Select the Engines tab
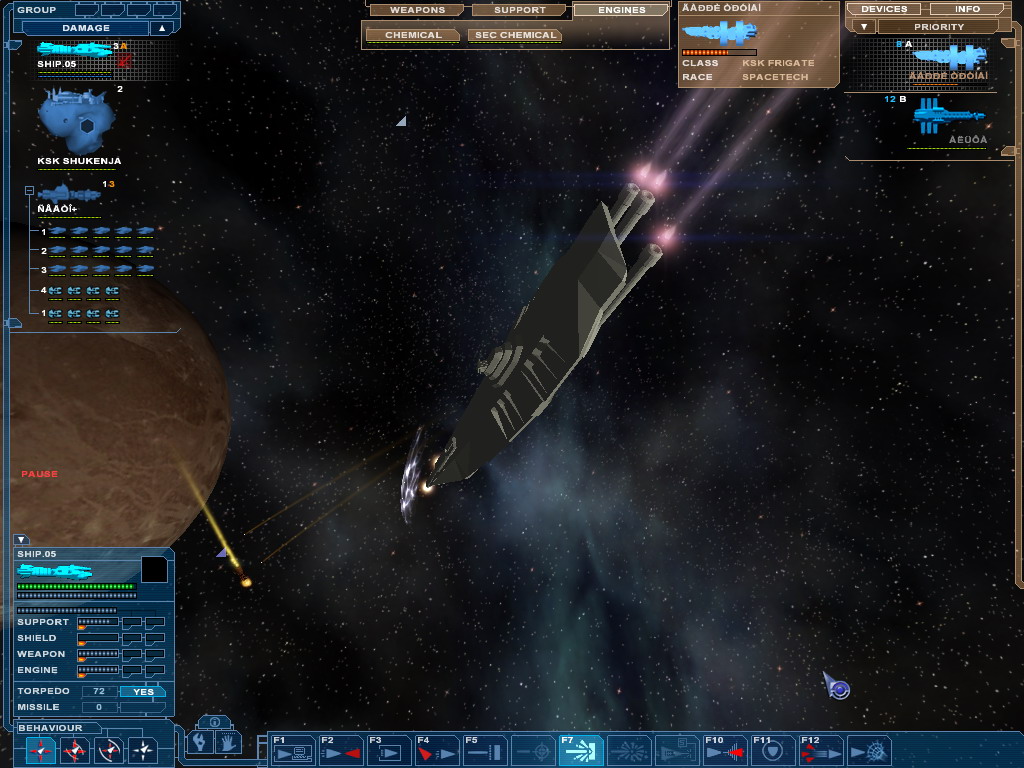The width and height of the screenshot is (1024, 768). (x=621, y=10)
